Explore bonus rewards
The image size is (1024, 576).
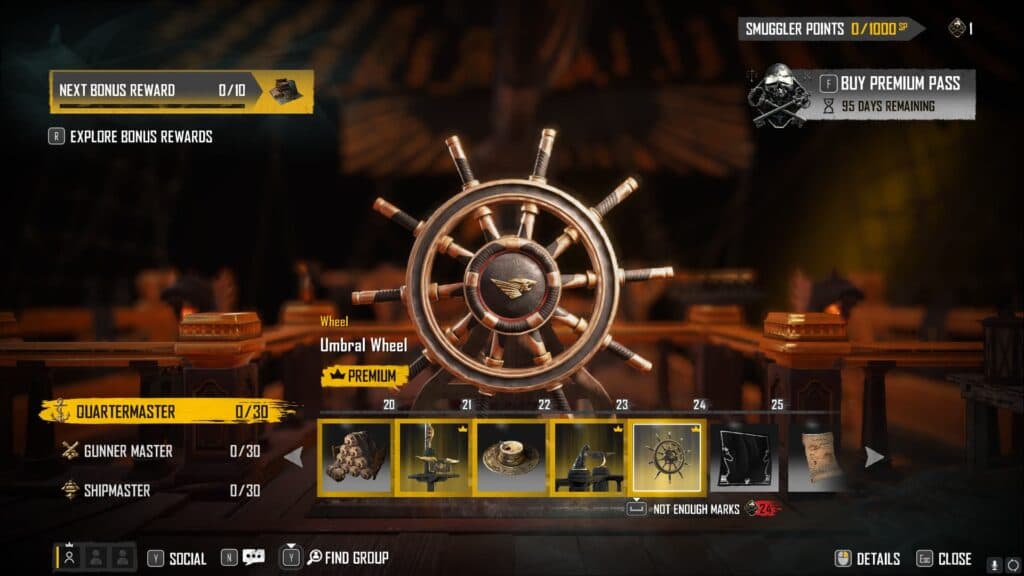pos(140,136)
